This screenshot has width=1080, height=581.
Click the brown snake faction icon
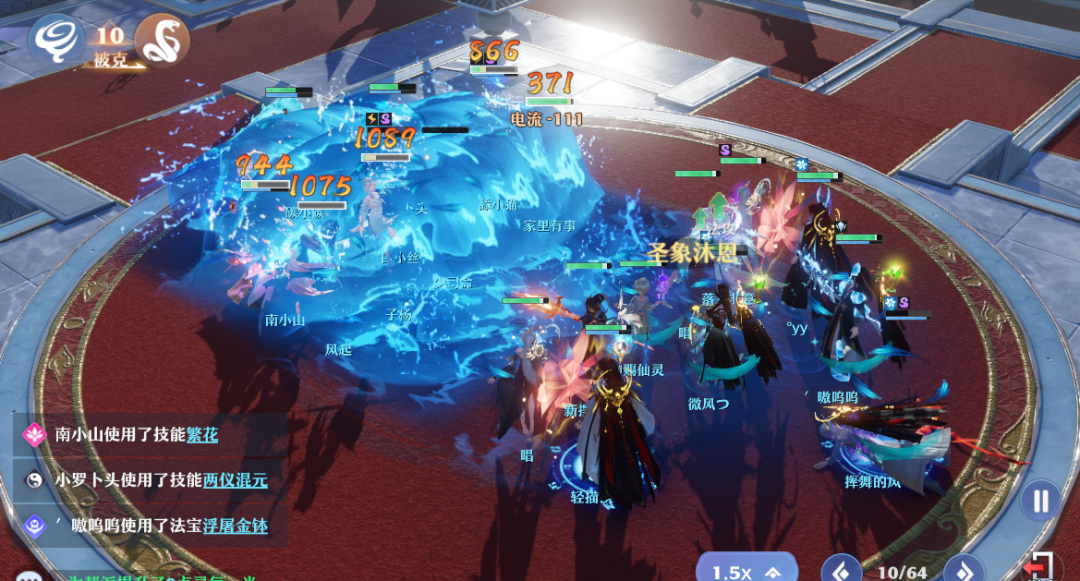click(162, 38)
